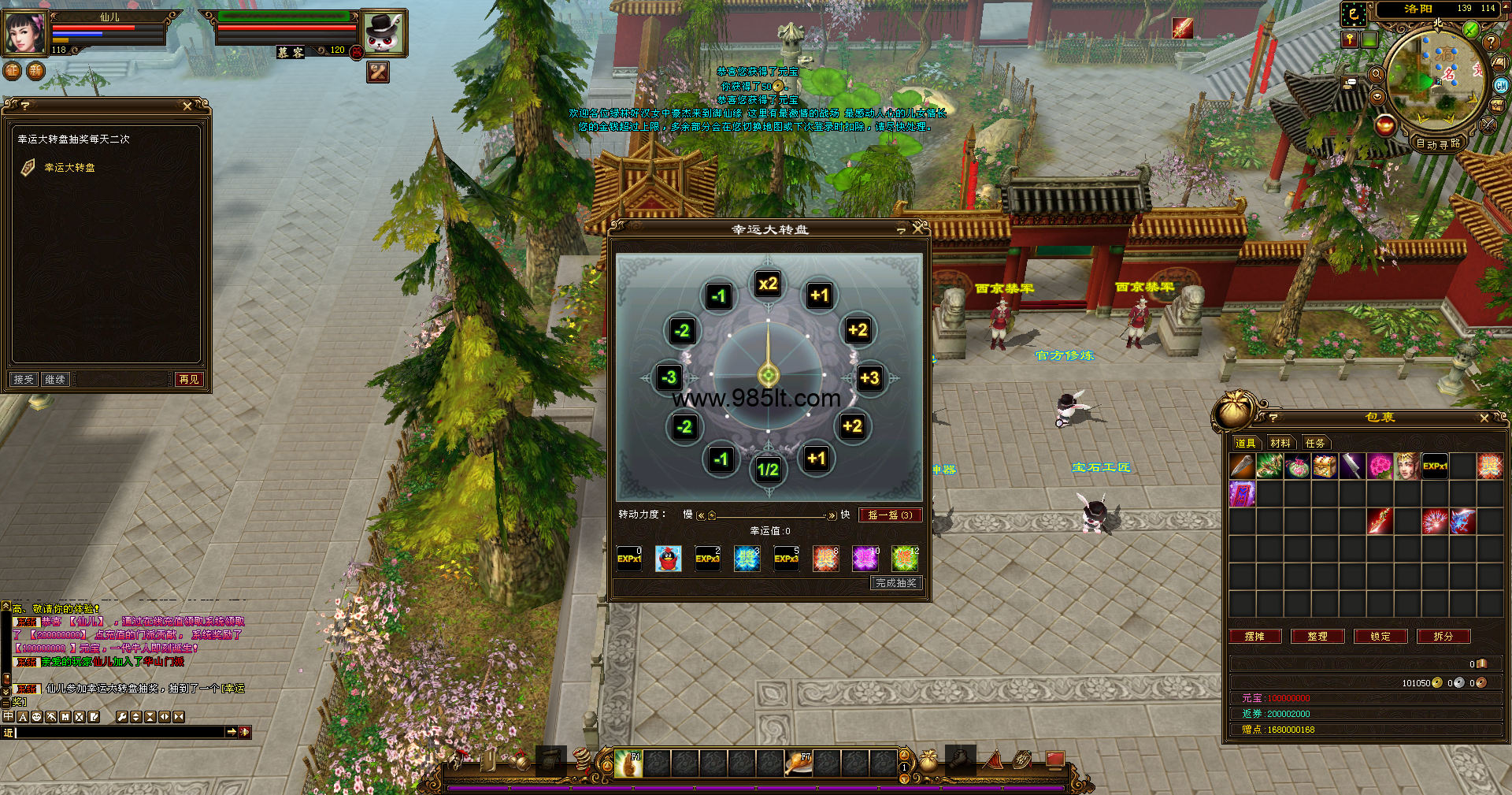The height and width of the screenshot is (795, 1512).
Task: Select the pink flower bouquet item
Action: click(1380, 466)
